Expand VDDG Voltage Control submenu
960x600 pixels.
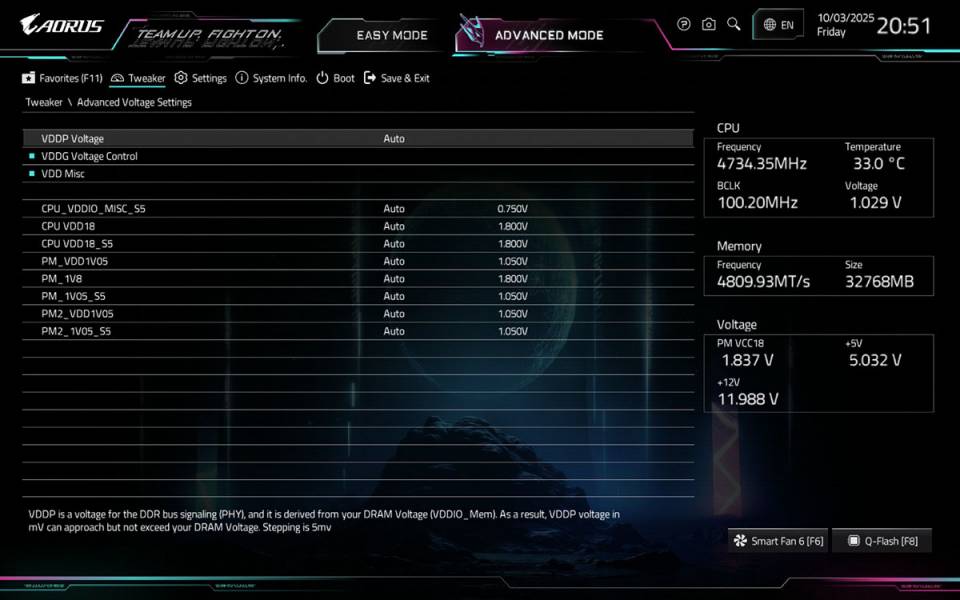pos(89,156)
